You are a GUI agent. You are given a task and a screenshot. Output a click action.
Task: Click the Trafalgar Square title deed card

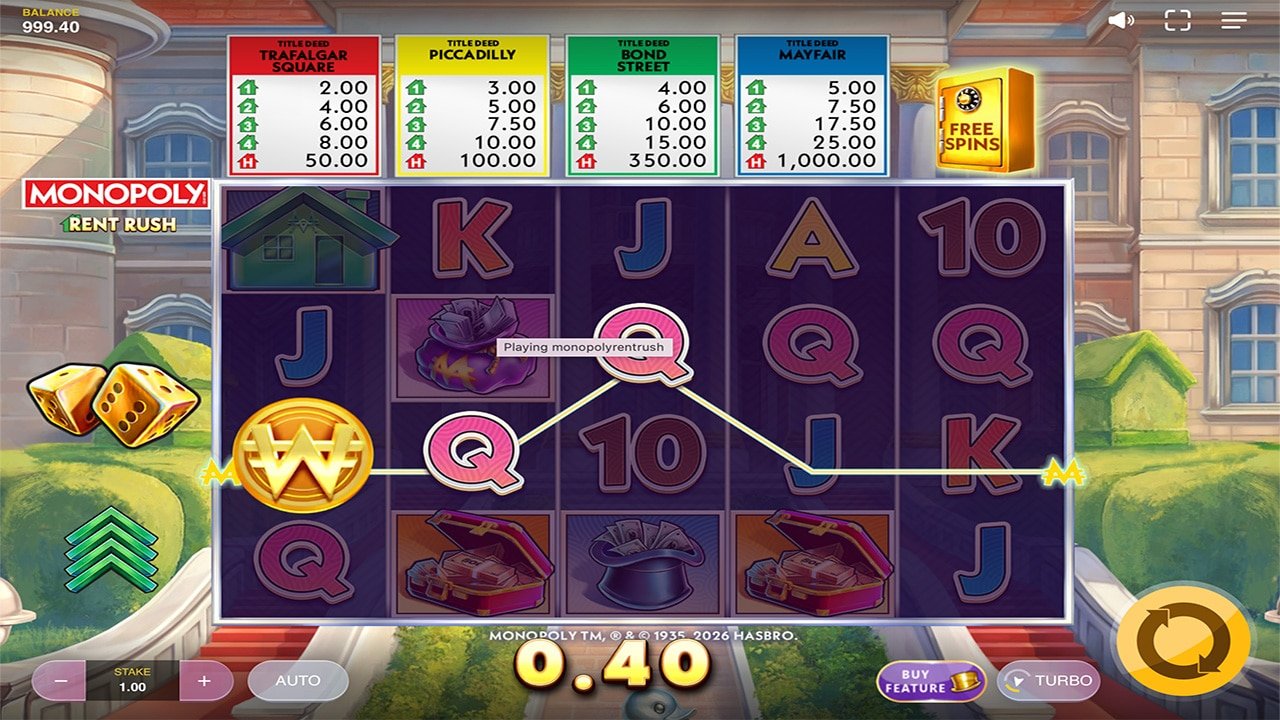[305, 100]
